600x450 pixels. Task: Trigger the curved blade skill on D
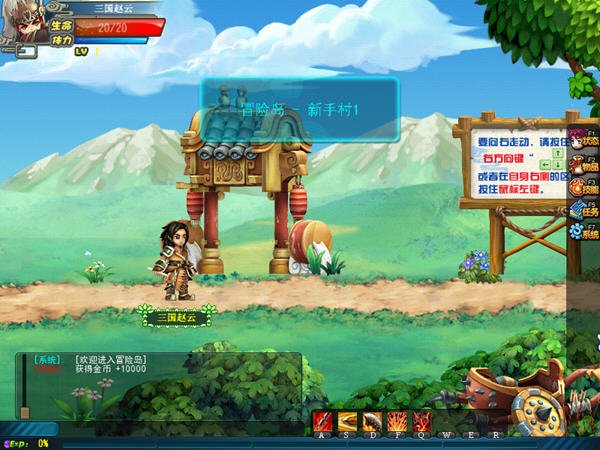(372, 421)
